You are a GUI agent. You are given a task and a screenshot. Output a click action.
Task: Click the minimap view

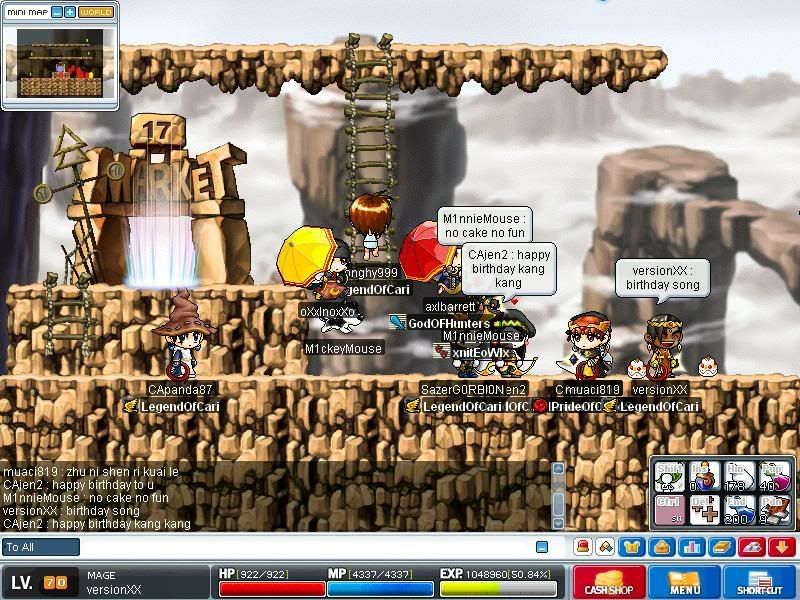coord(60,62)
